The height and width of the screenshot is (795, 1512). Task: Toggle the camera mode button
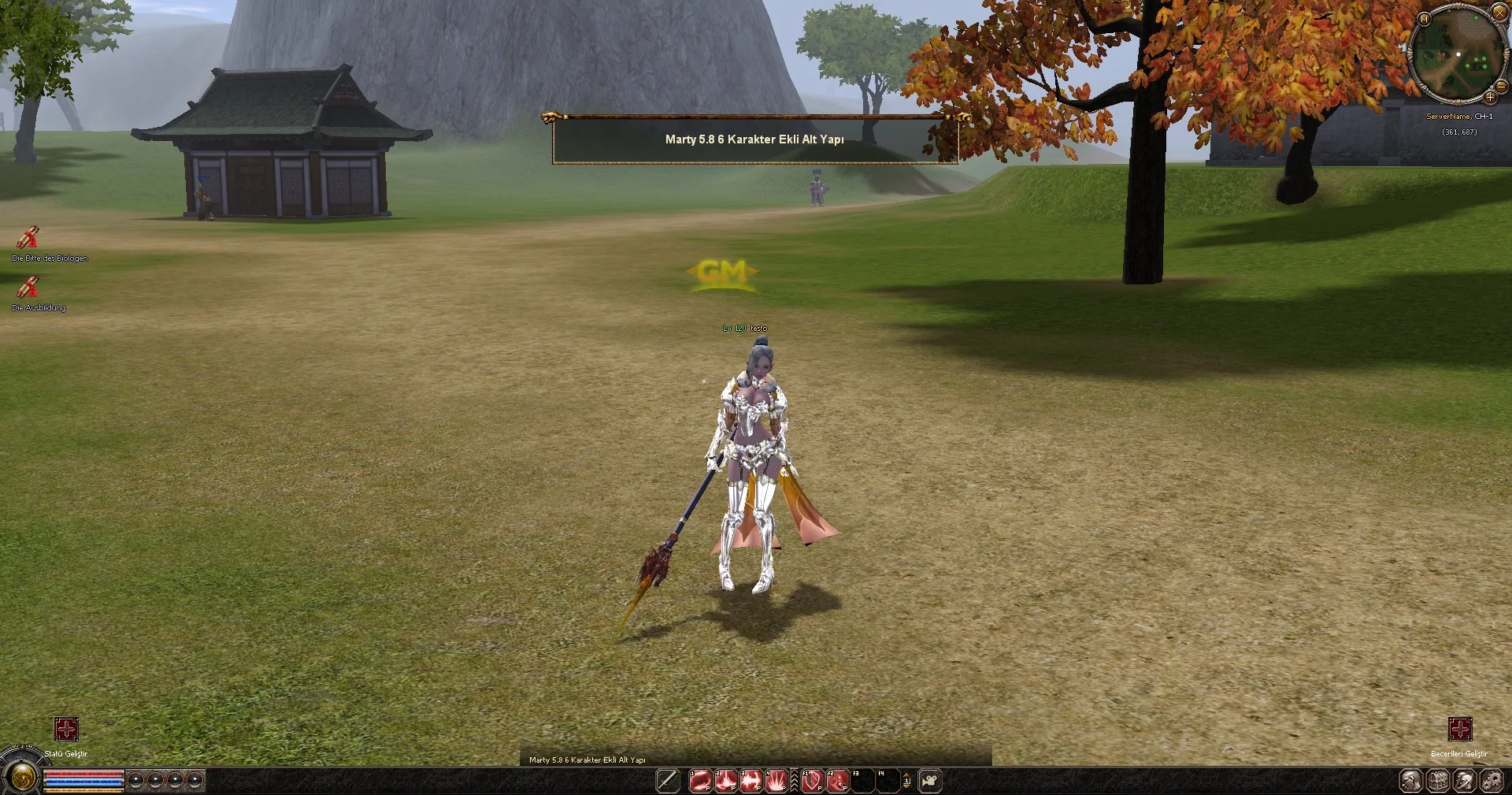(x=930, y=780)
